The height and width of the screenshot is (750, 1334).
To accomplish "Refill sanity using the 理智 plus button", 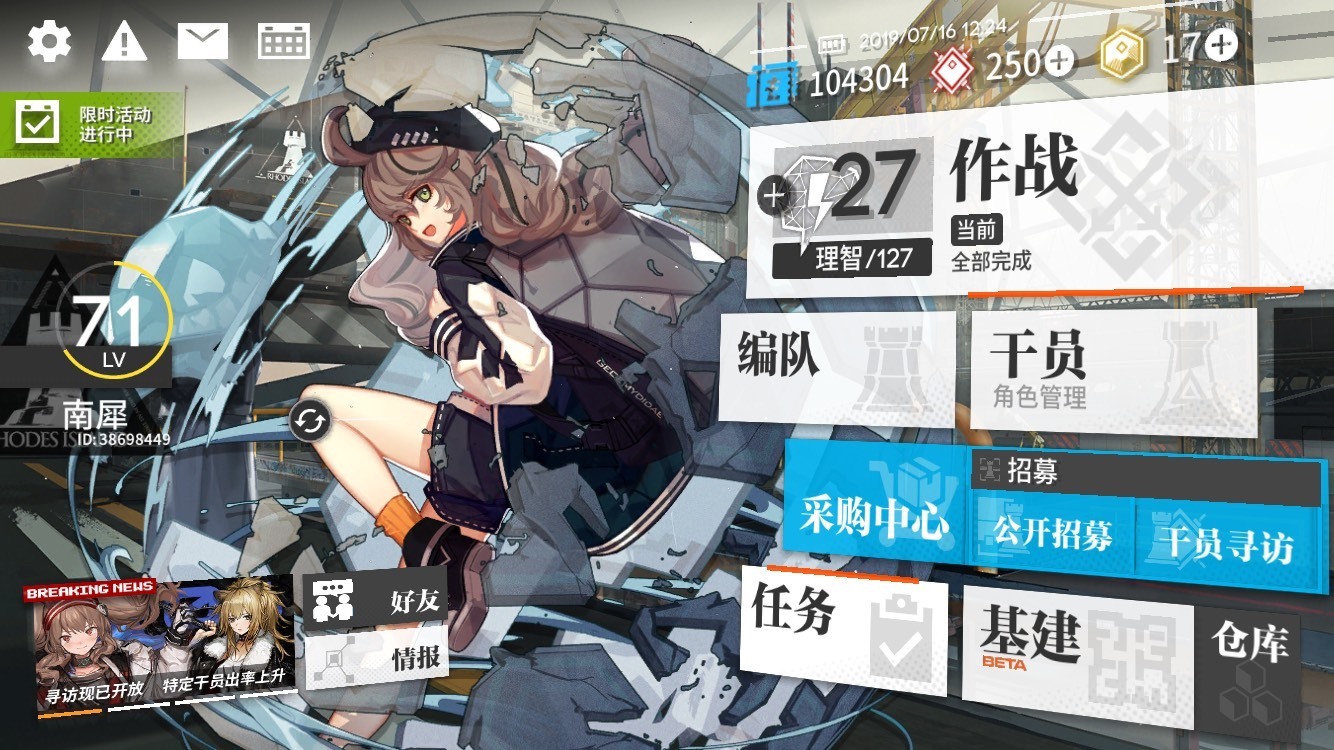I will pyautogui.click(x=773, y=194).
